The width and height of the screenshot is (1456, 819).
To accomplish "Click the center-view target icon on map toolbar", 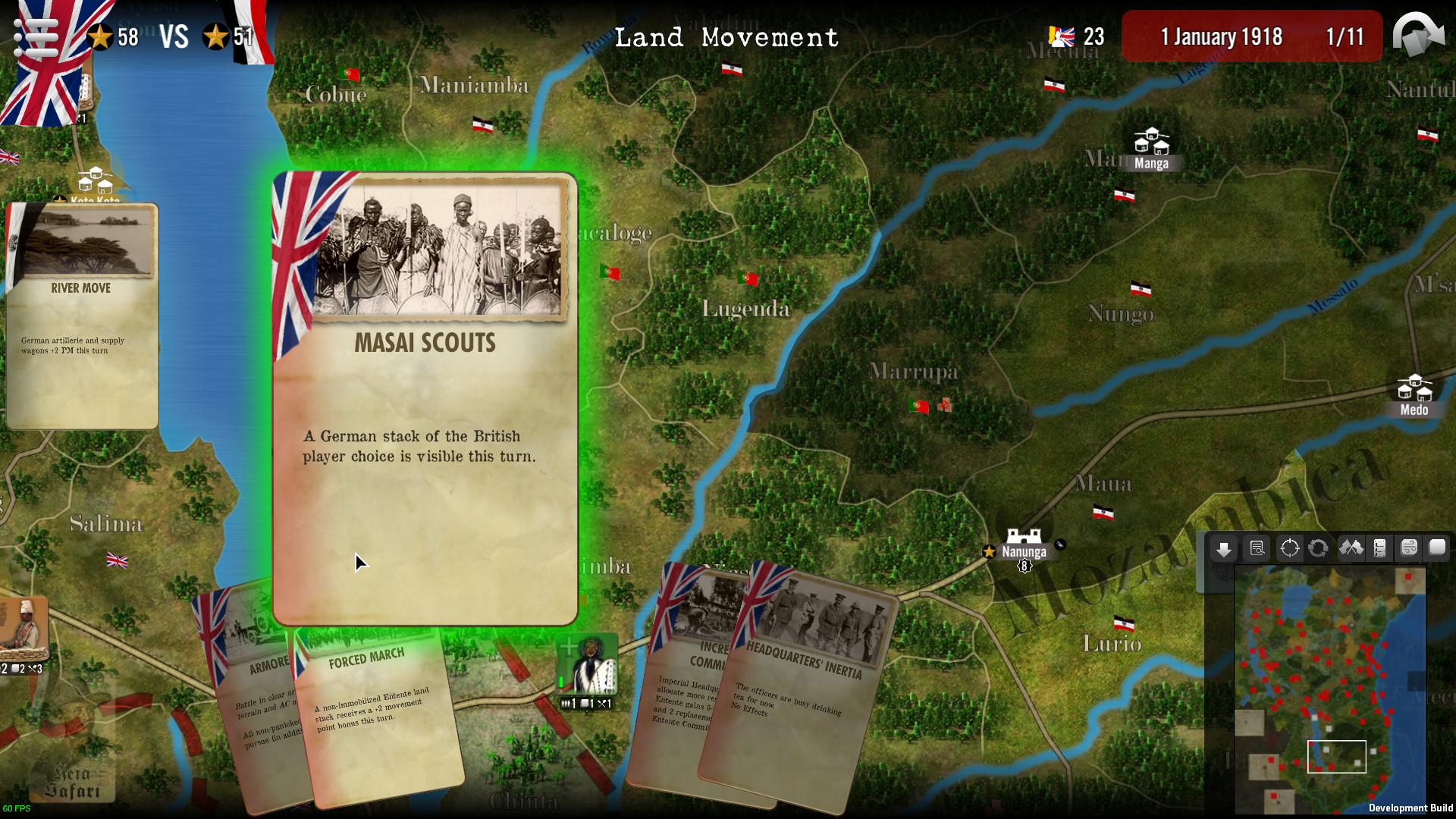I will tap(1290, 548).
